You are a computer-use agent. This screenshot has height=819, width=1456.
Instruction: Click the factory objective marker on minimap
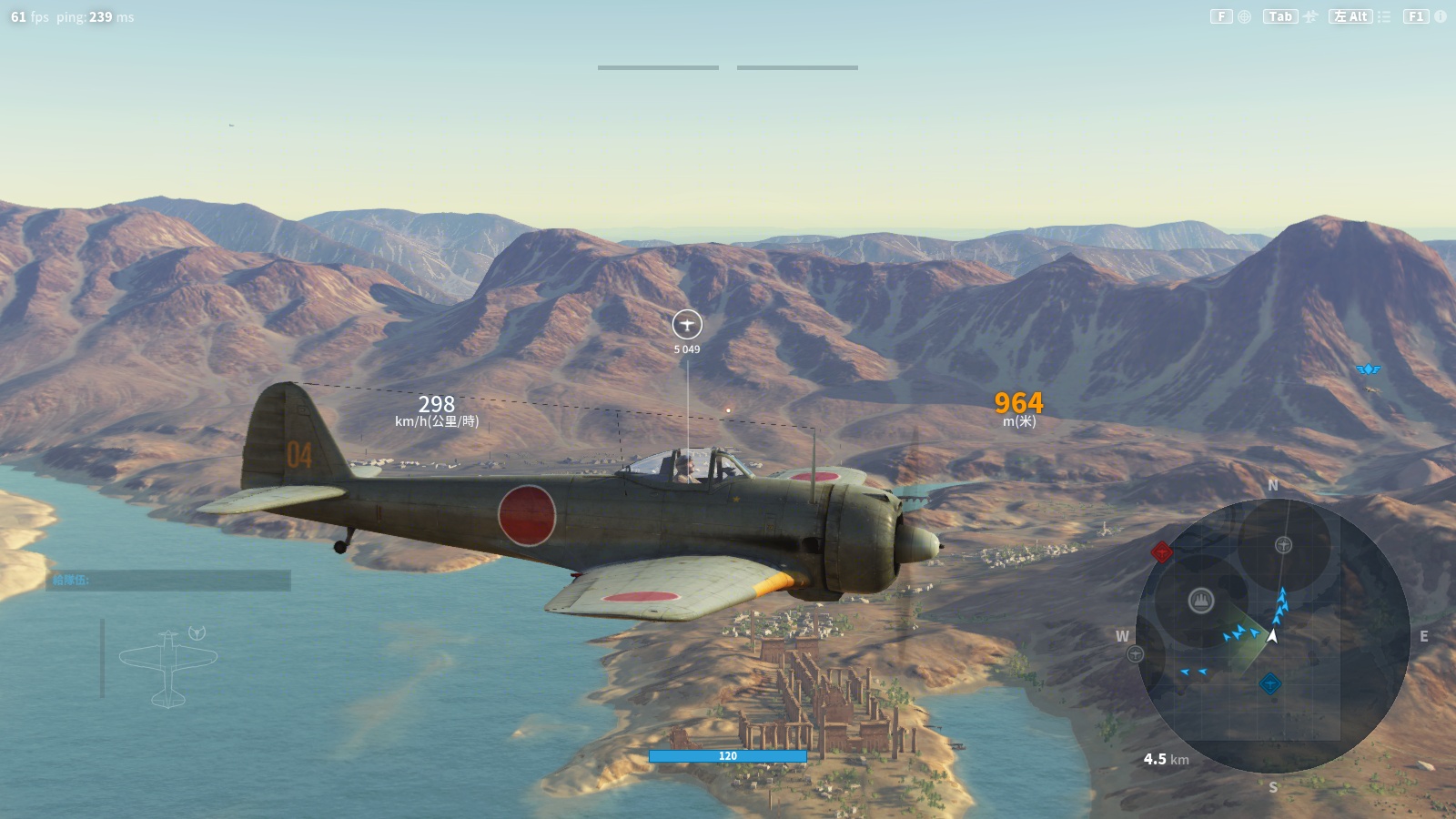[1201, 601]
